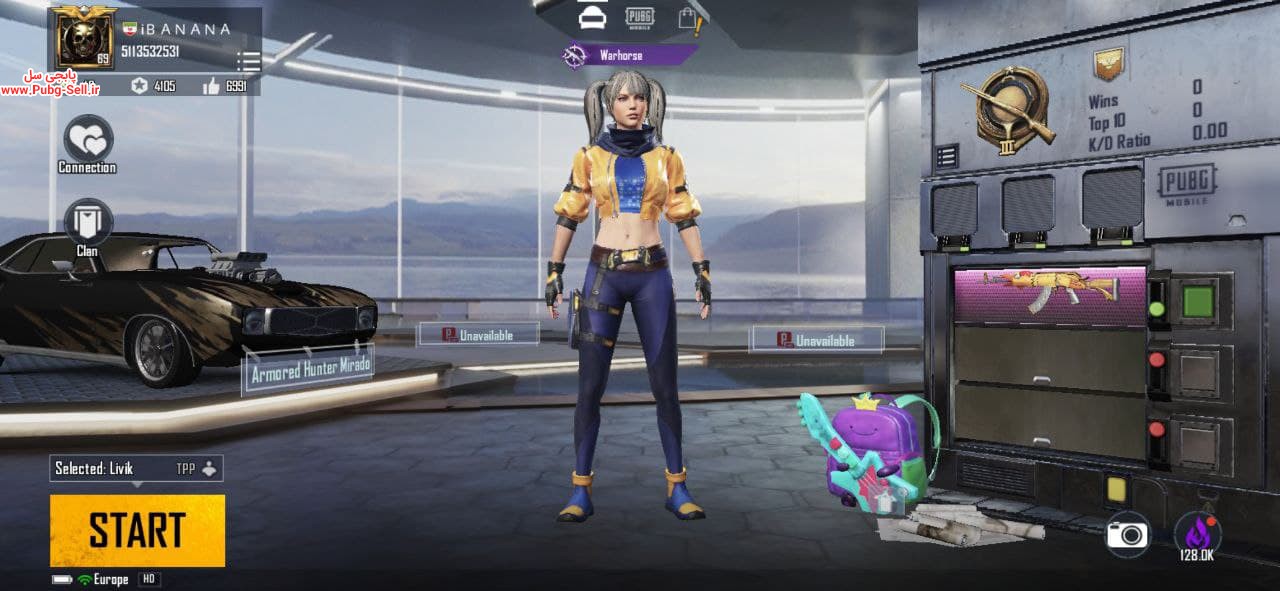Click the skull player avatar
Image resolution: width=1280 pixels, height=591 pixels.
coord(83,38)
